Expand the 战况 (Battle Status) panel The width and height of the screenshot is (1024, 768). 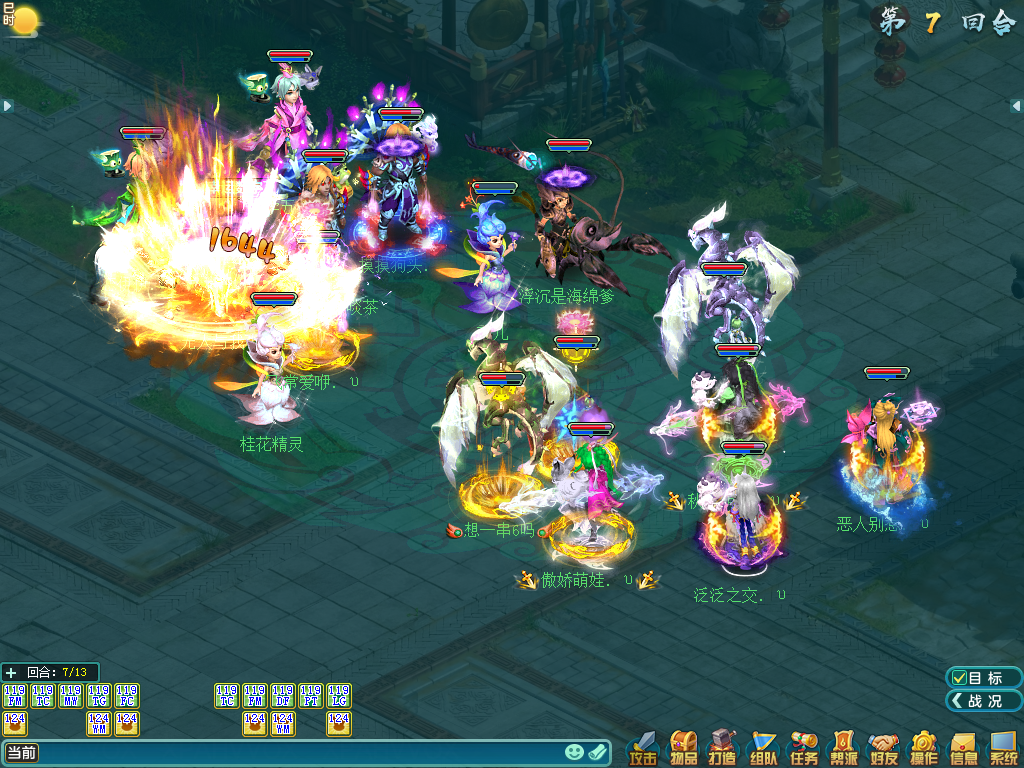pos(983,701)
